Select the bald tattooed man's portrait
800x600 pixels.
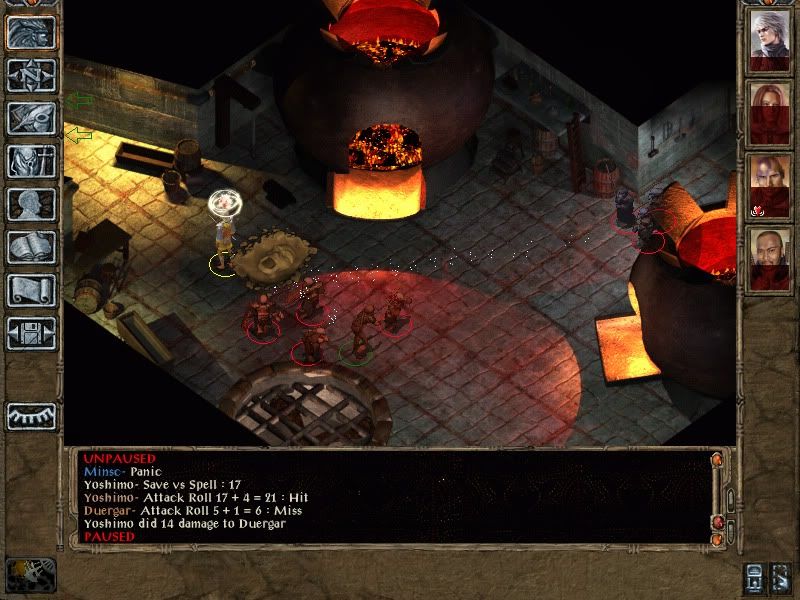click(770, 183)
